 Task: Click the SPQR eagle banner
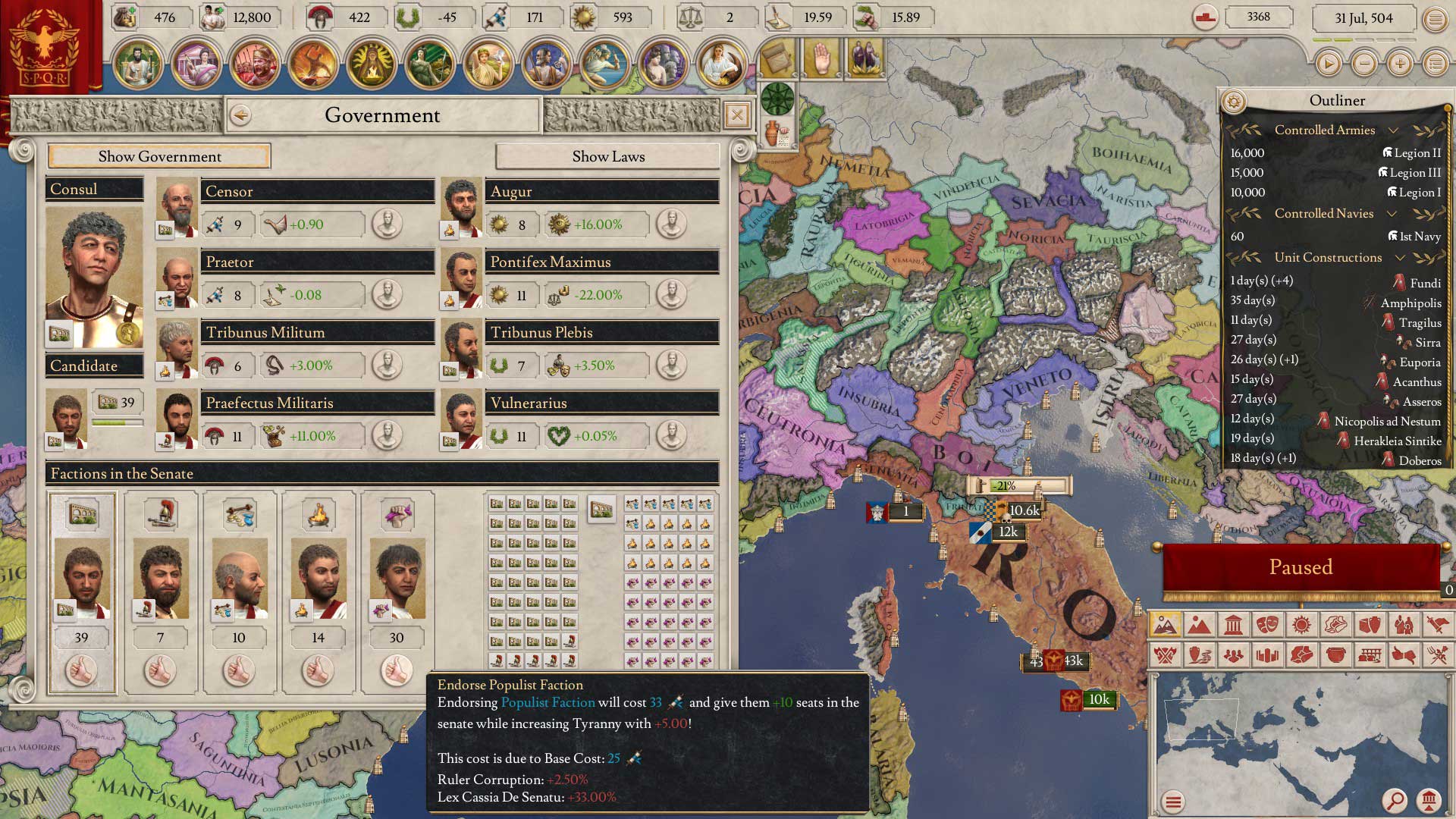click(44, 47)
